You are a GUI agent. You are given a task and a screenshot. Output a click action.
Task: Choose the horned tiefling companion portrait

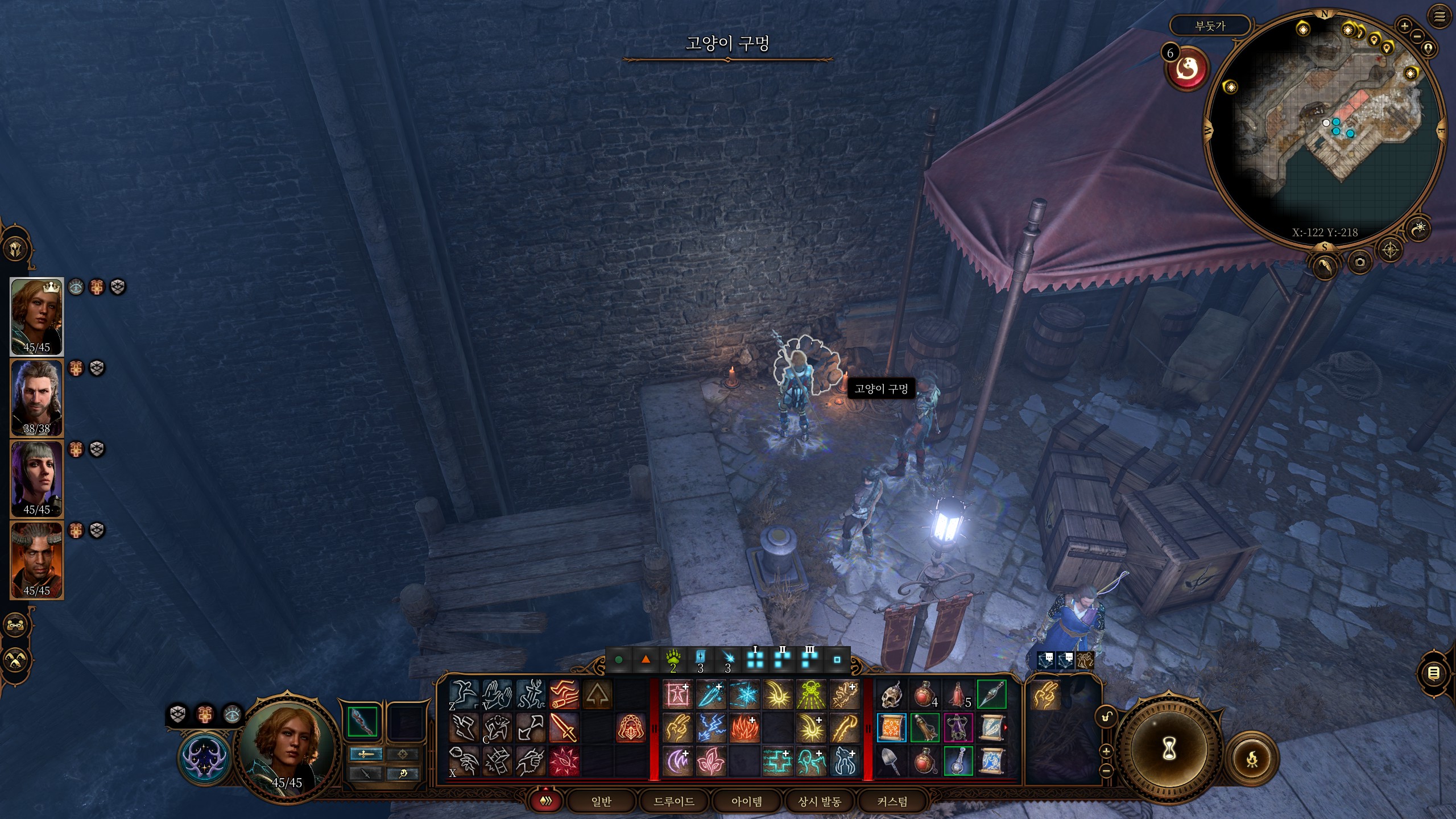pyautogui.click(x=36, y=560)
